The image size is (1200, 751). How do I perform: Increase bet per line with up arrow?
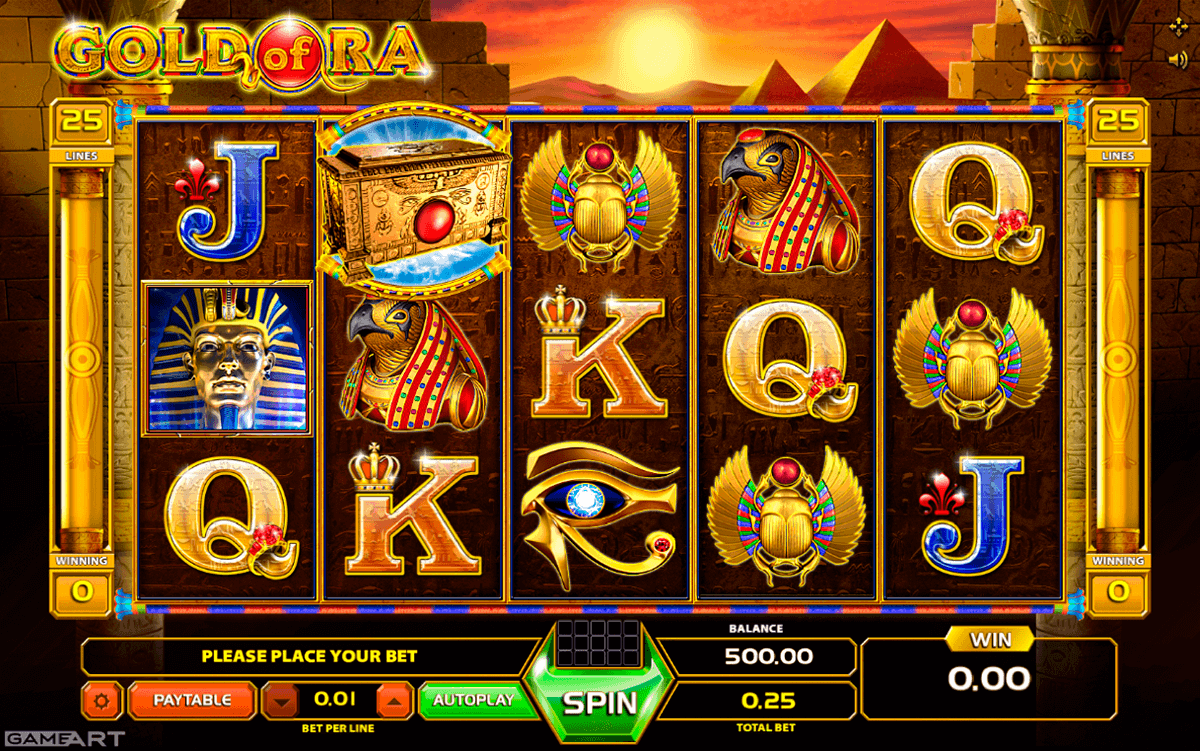click(x=396, y=701)
